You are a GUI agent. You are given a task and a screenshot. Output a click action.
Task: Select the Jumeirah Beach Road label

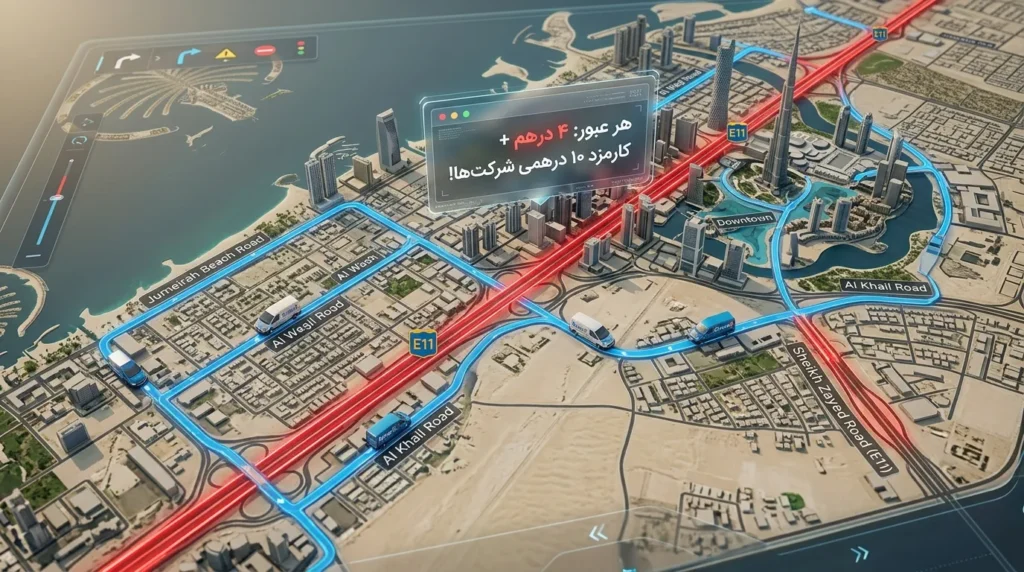(x=205, y=270)
